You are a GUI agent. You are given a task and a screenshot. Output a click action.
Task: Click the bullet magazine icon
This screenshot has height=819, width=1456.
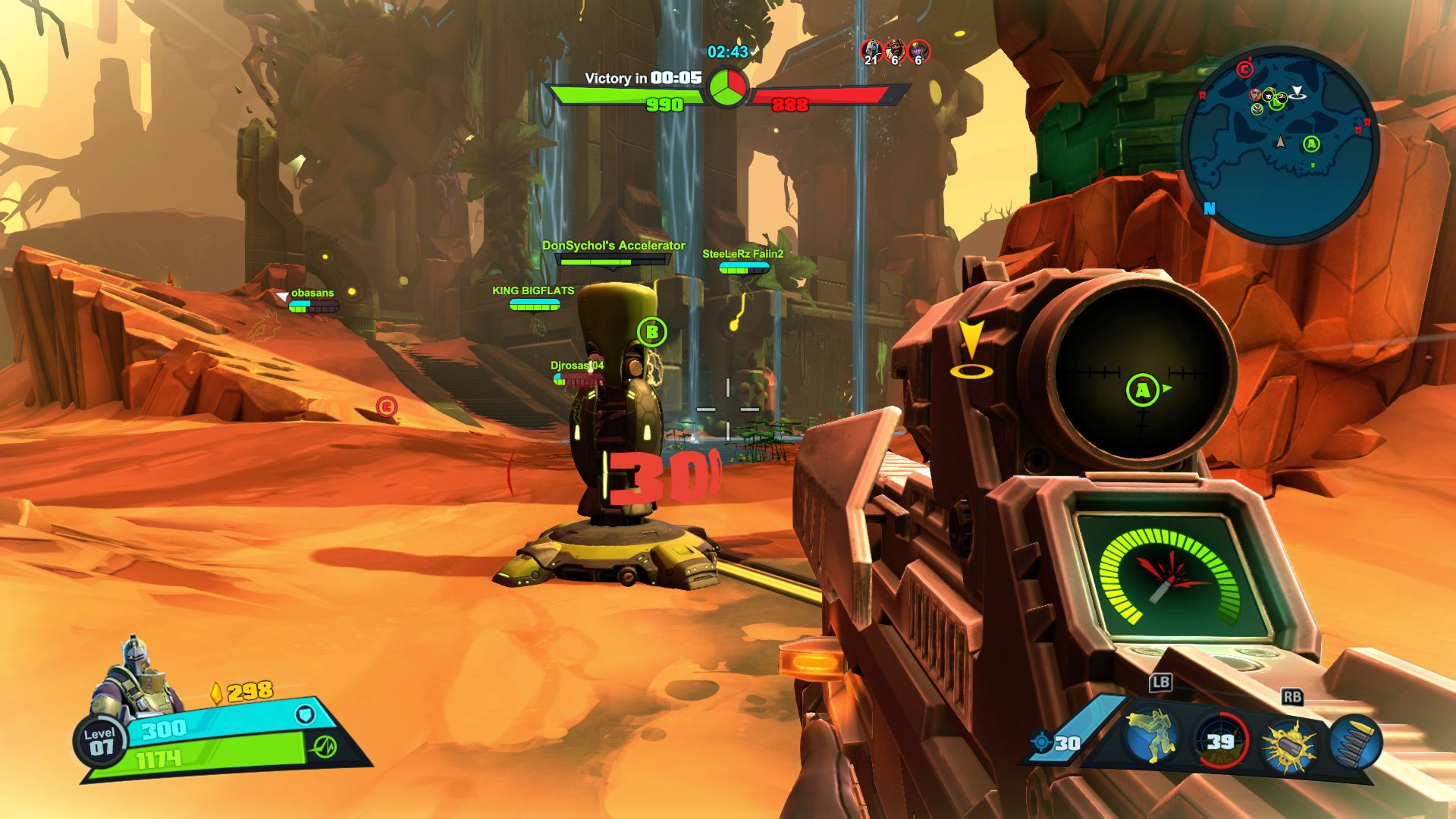click(1355, 741)
